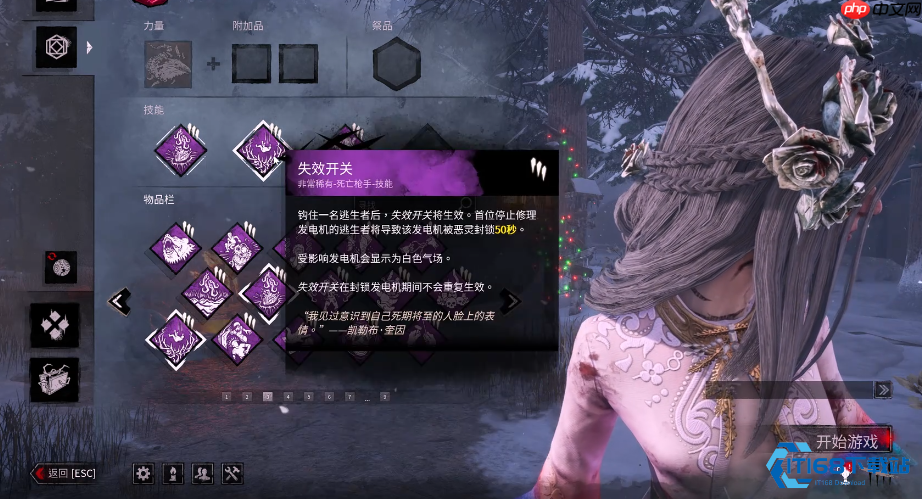Viewport: 922px width, 499px height.
Task: Open the four-diamond perks menu icon
Action: click(x=54, y=324)
